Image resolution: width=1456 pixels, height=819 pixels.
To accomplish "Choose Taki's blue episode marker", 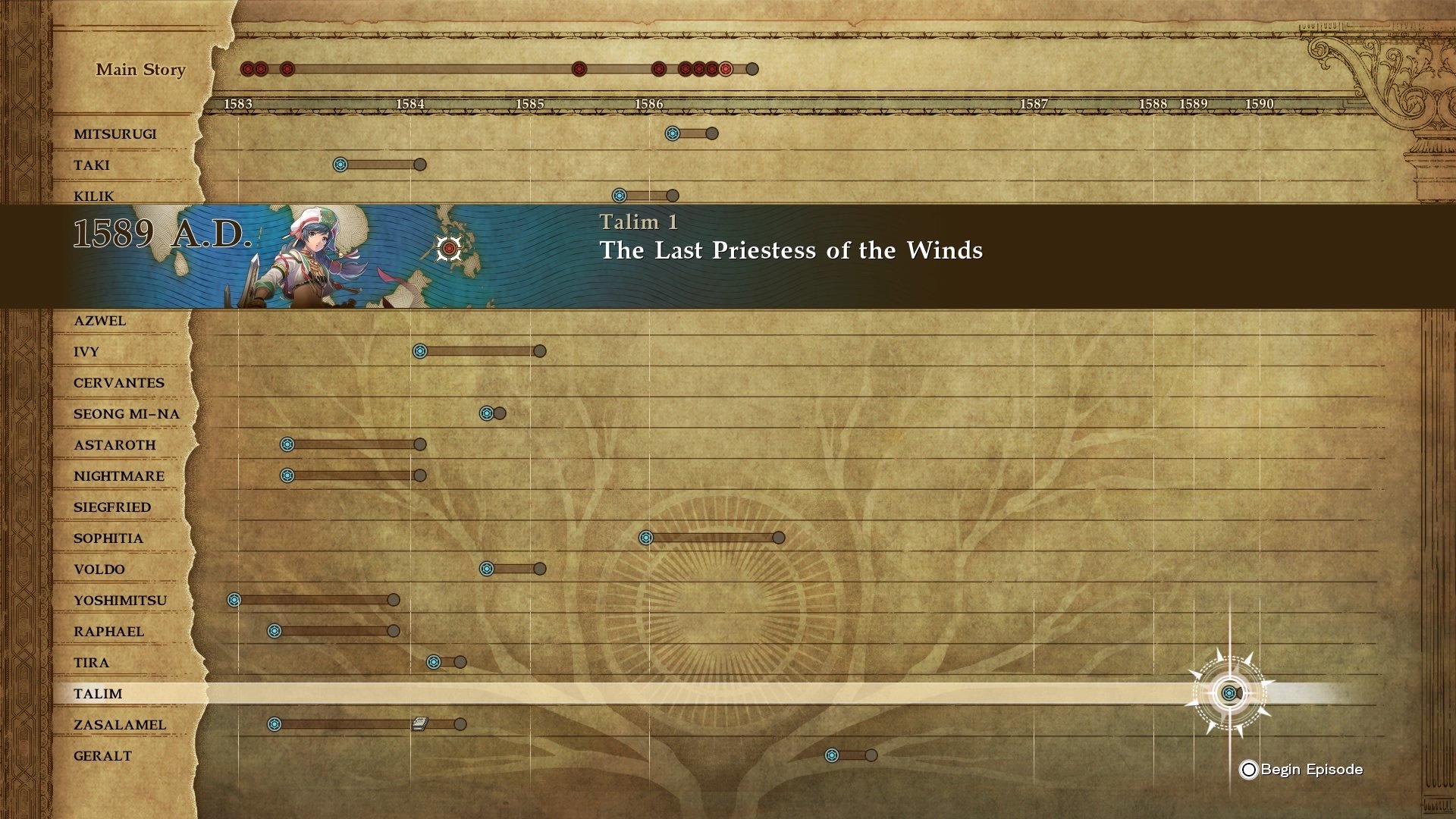I will [x=340, y=165].
